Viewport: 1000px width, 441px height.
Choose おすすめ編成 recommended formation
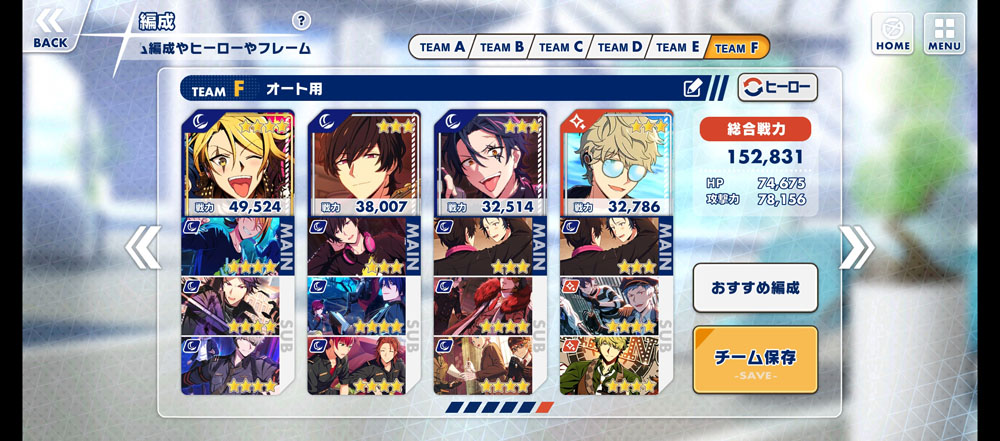tap(755, 288)
